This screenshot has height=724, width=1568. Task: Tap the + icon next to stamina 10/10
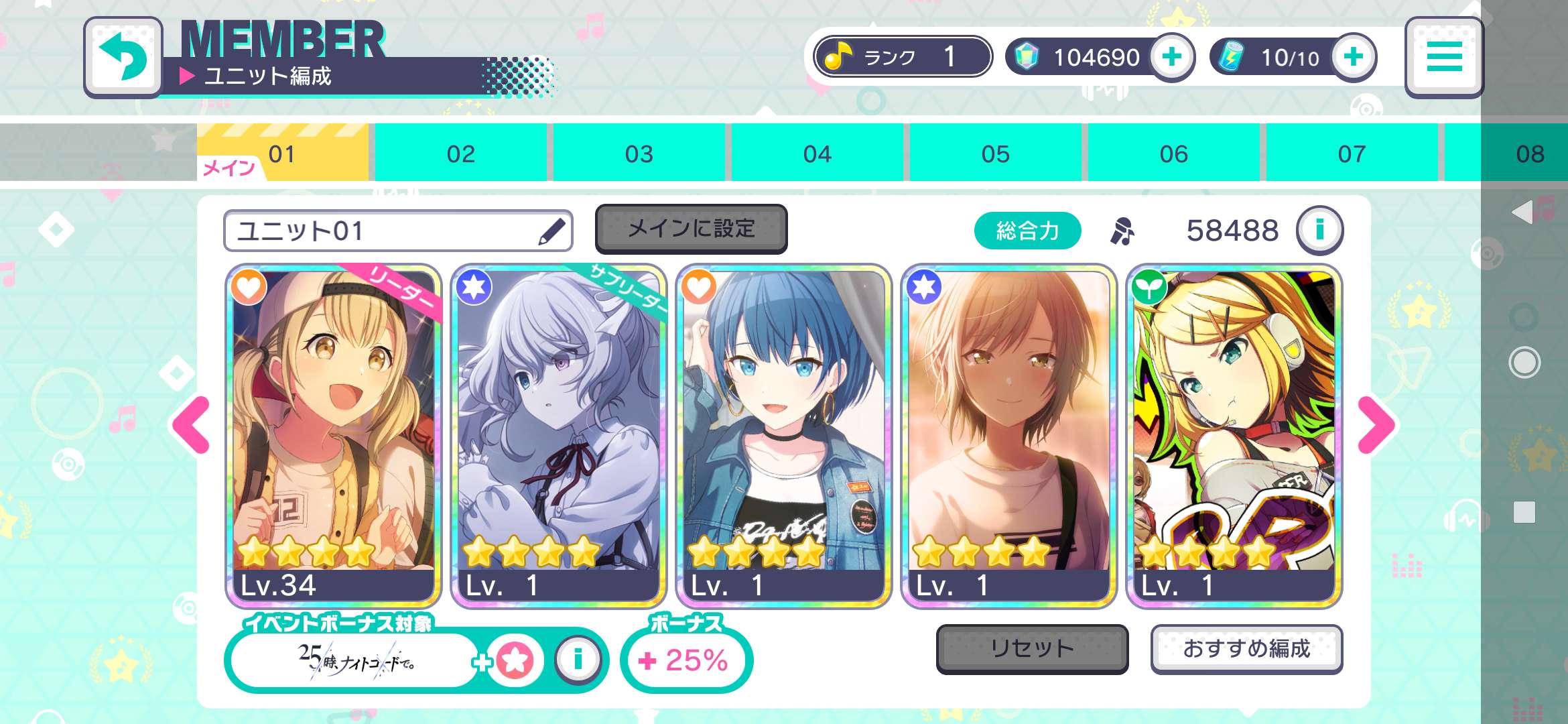[x=1353, y=58]
